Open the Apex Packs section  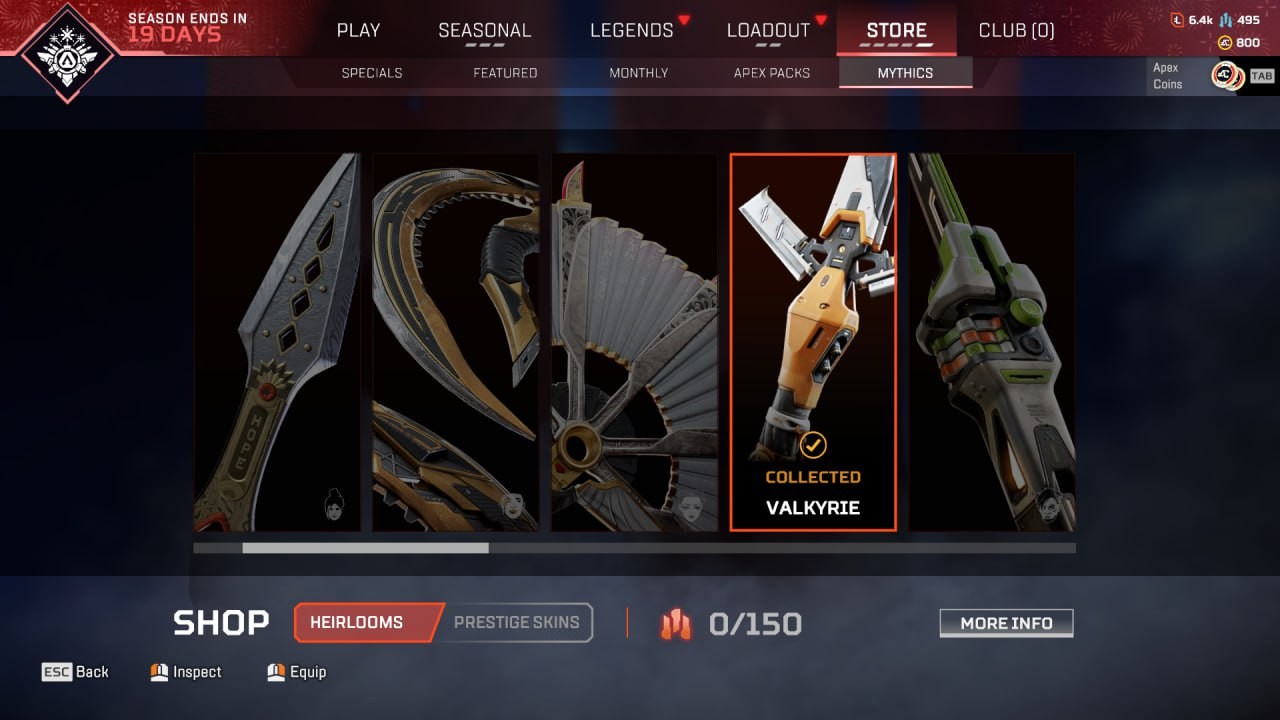coord(772,73)
